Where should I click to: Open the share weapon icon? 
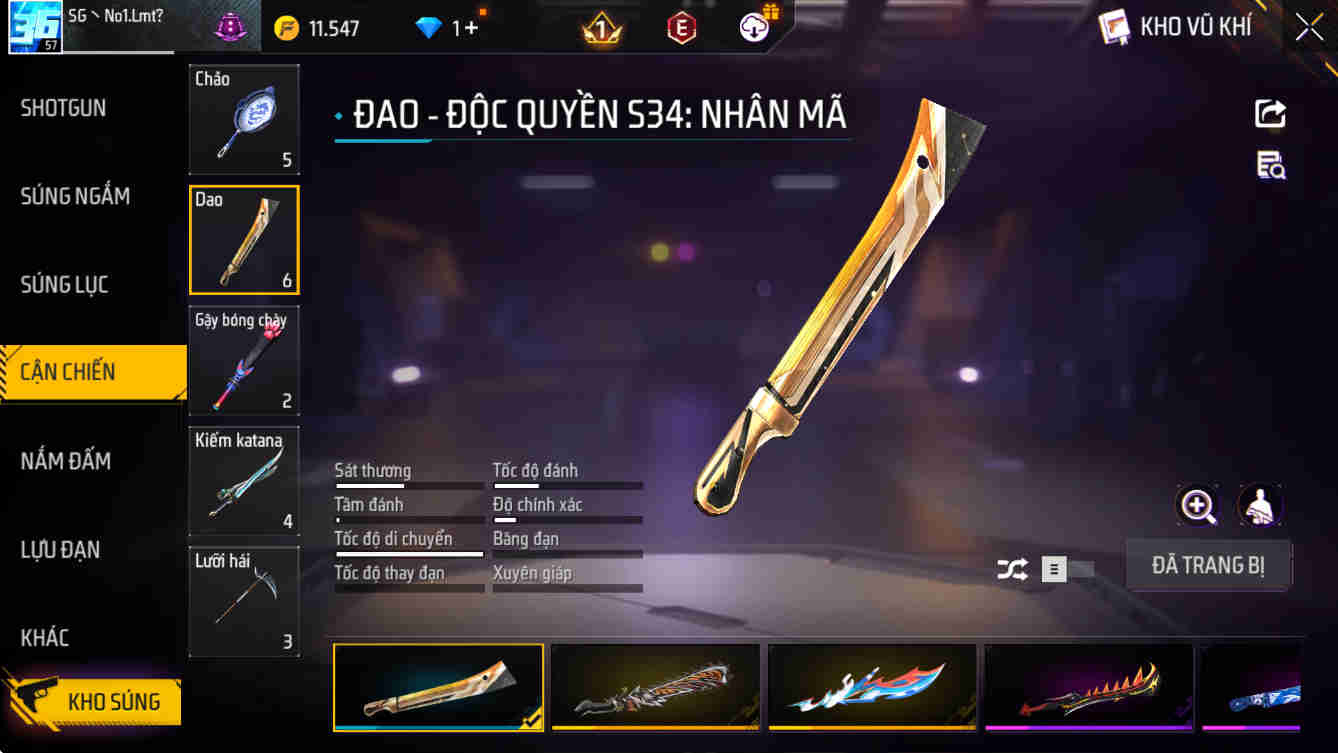pyautogui.click(x=1269, y=113)
